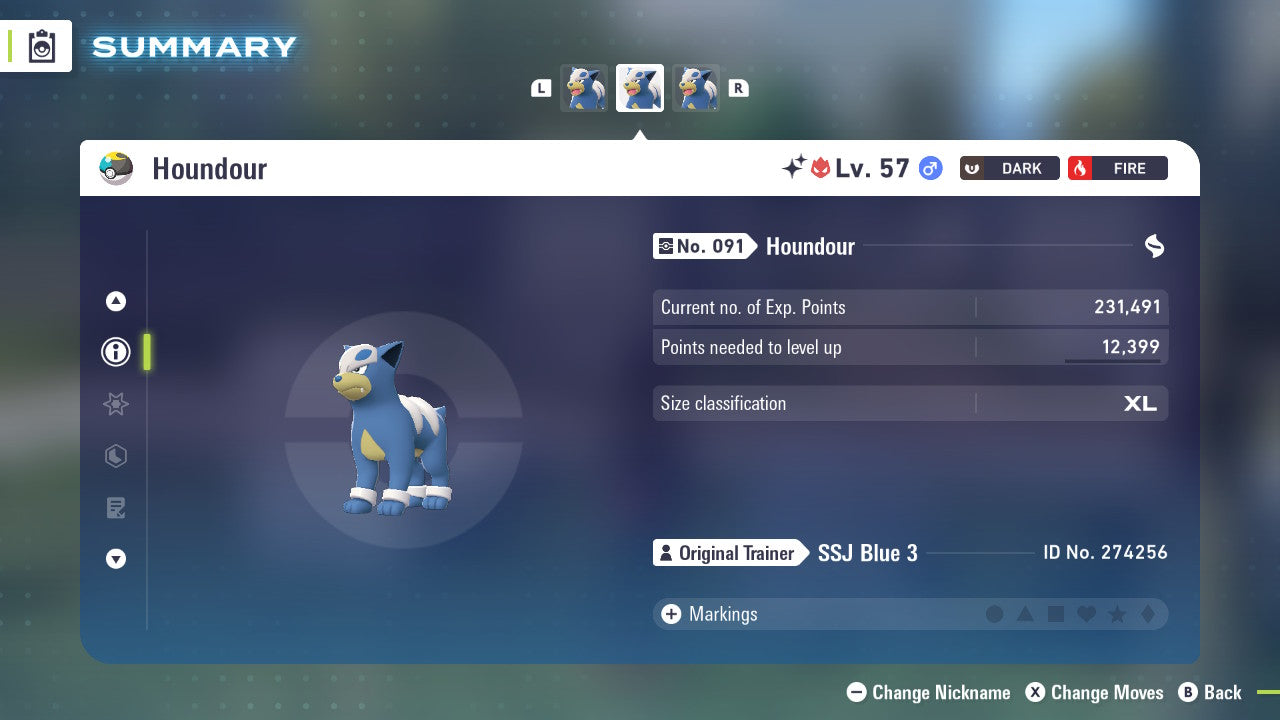Open the star ribbons page in sidebar
1280x720 pixels.
click(115, 404)
